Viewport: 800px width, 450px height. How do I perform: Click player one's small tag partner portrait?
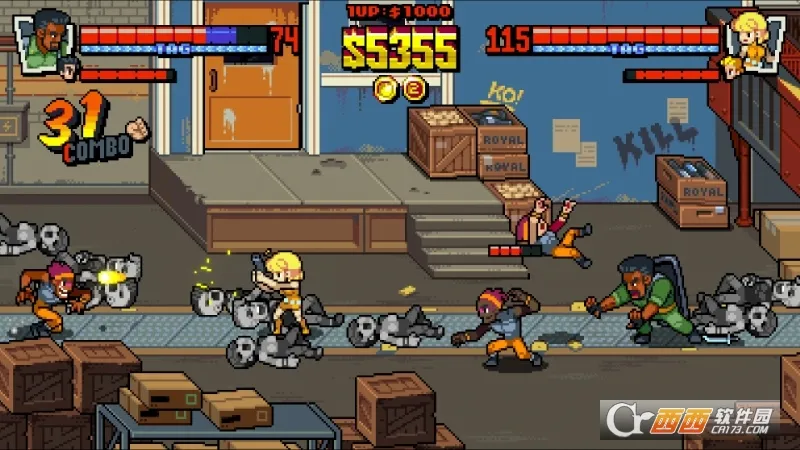pos(68,69)
